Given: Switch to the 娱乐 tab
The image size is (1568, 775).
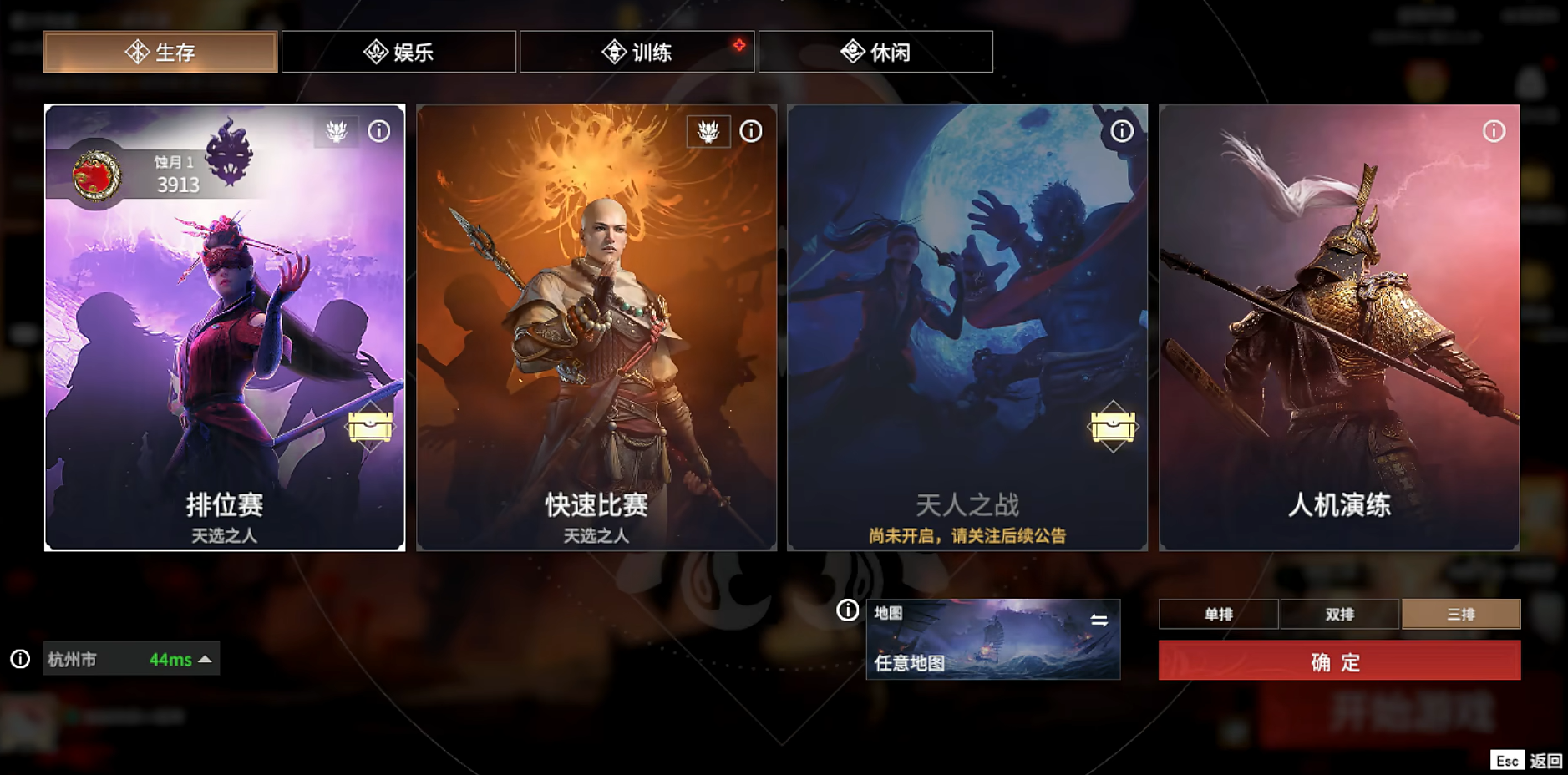Looking at the screenshot, I should [398, 51].
